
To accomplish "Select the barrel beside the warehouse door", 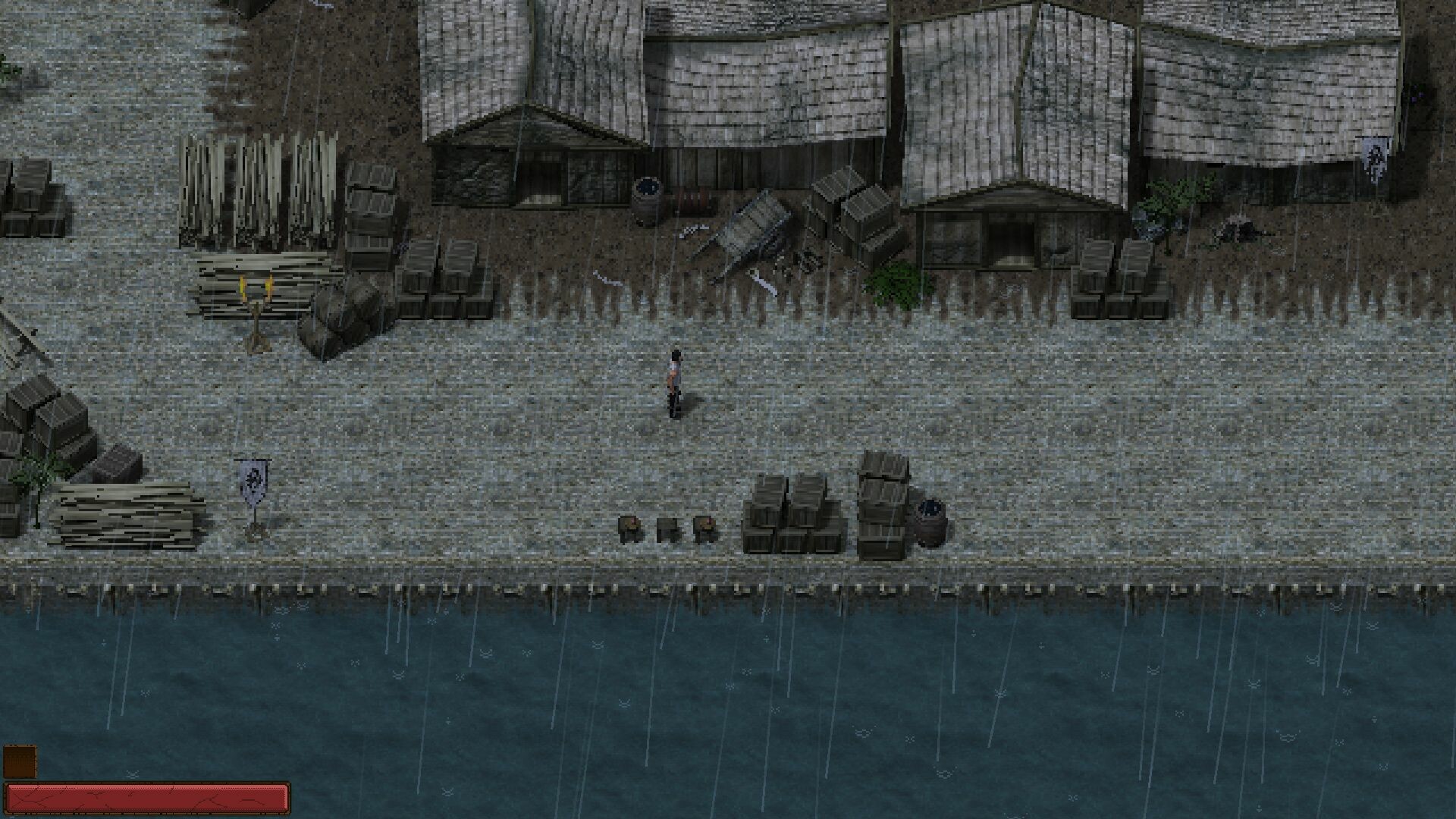I will point(648,190).
